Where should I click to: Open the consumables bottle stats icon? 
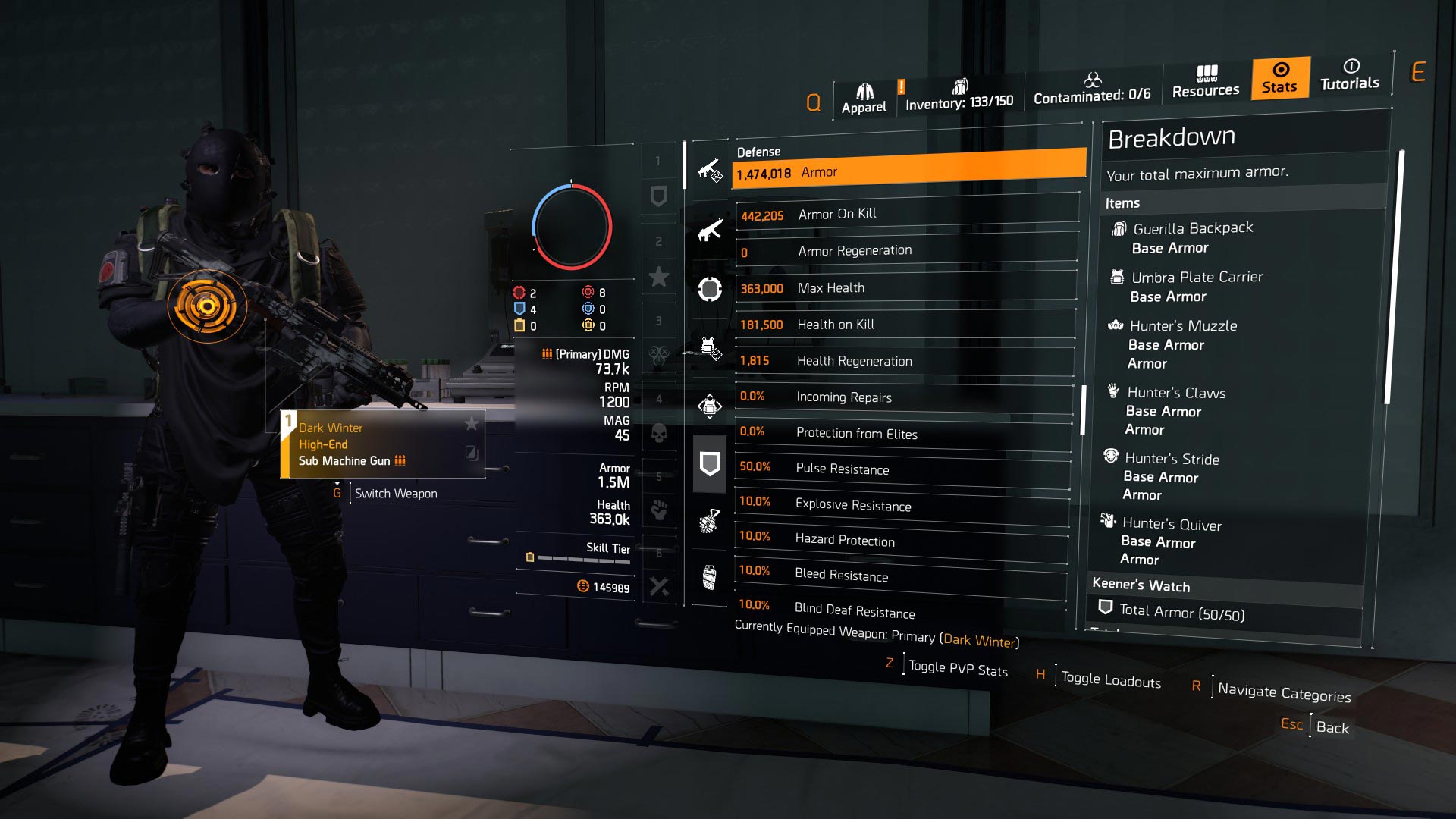click(709, 575)
